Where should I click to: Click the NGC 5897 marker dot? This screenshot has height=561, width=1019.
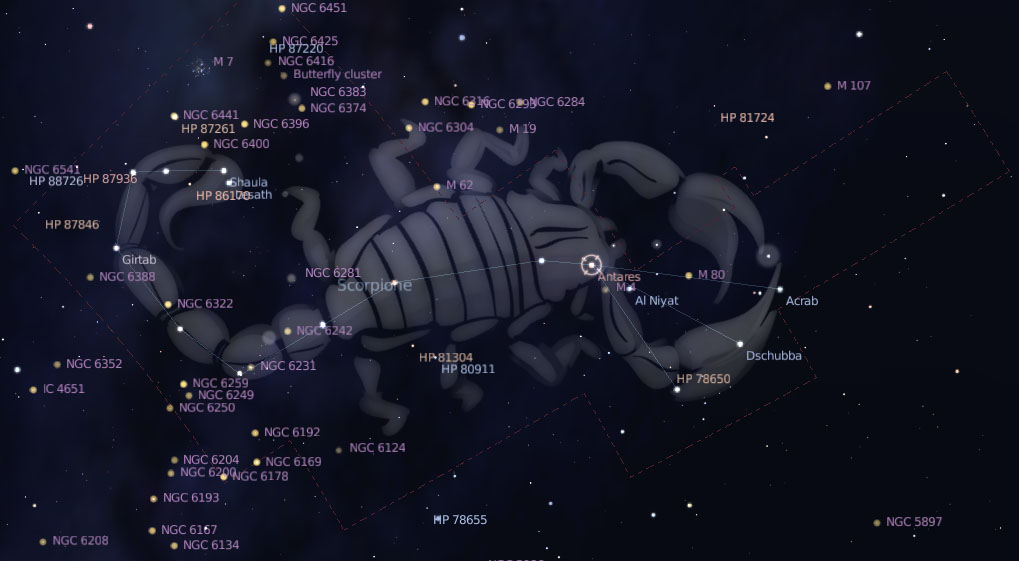pyautogui.click(x=876, y=522)
